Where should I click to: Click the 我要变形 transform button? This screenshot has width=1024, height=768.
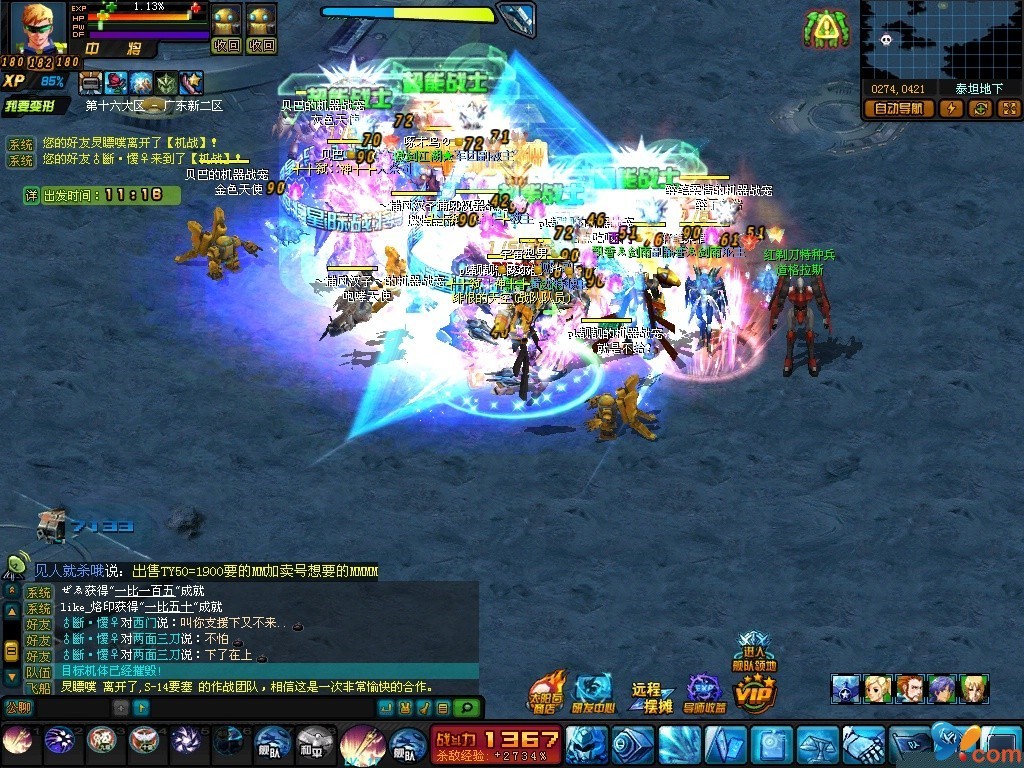click(x=36, y=105)
